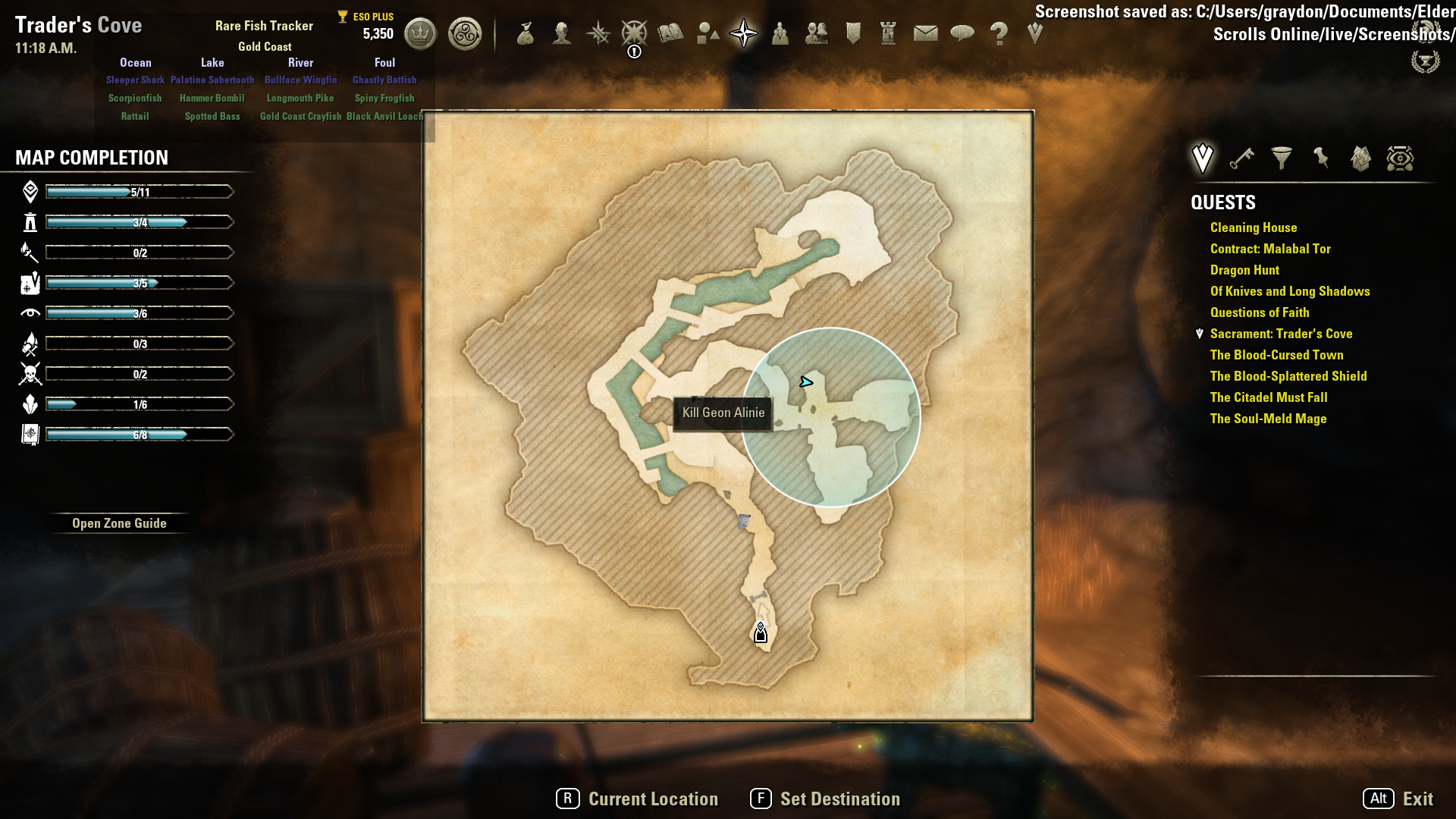Switch to the pushpin Locations tab
Screen dimensions: 1456x819
[1321, 158]
